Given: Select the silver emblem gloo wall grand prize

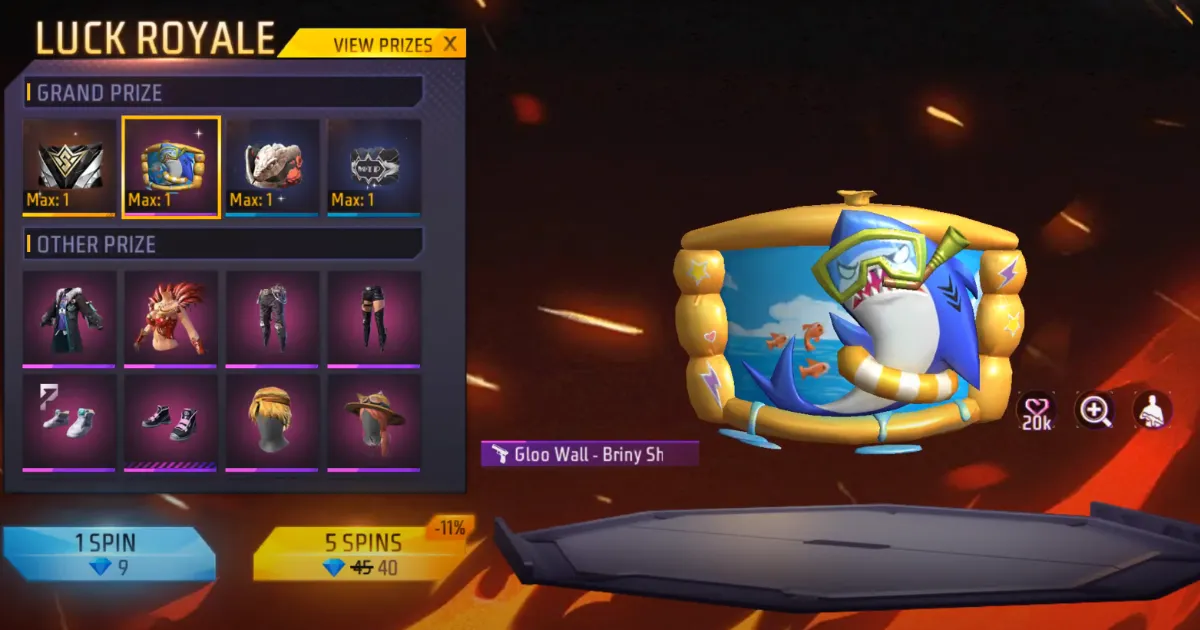Looking at the screenshot, I should (69, 166).
